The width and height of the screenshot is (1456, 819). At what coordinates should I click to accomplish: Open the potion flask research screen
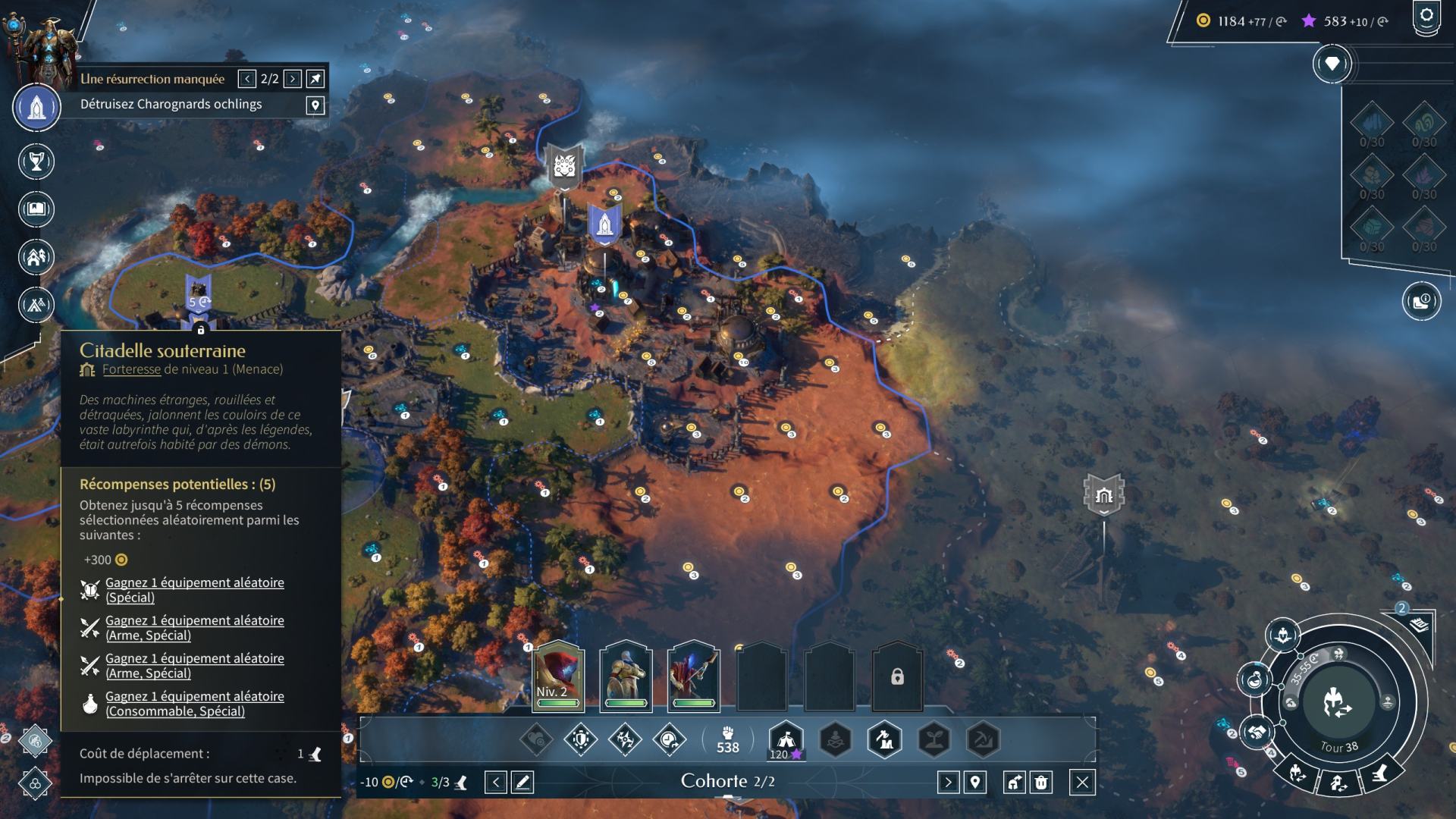point(1254,679)
